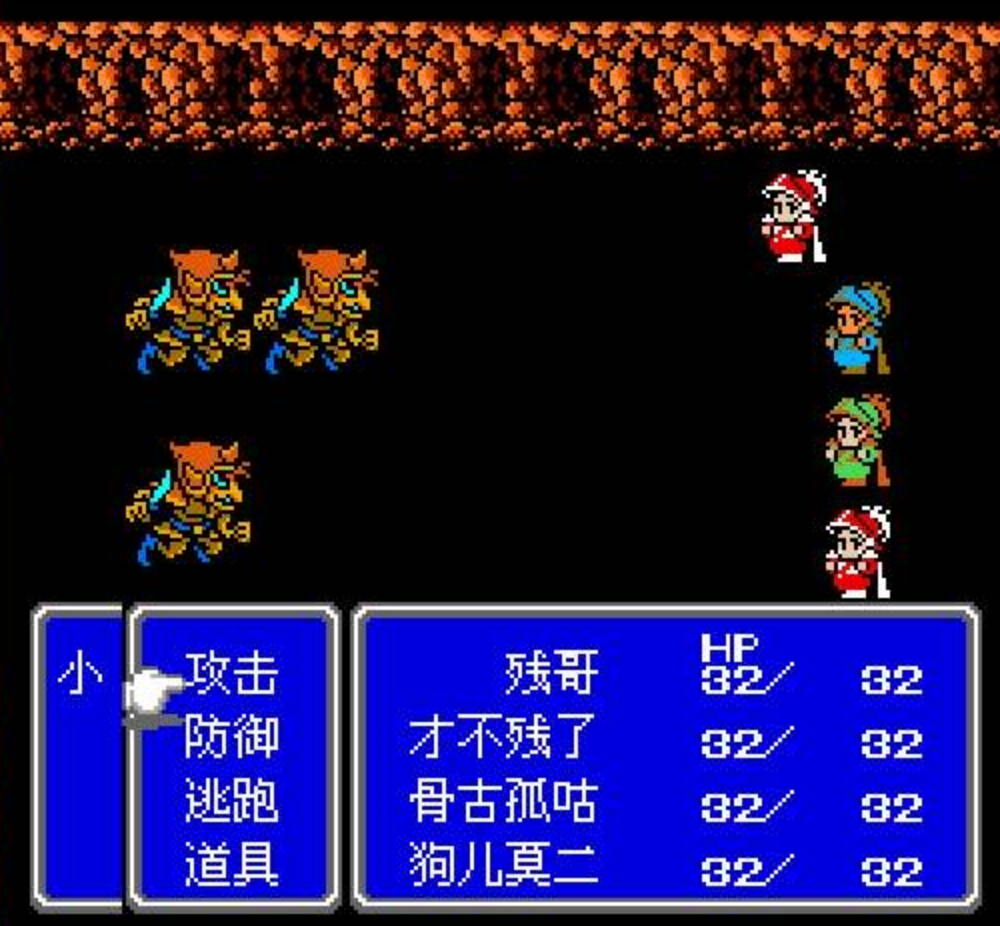Pick the 逃跑 run away command

coord(231,801)
